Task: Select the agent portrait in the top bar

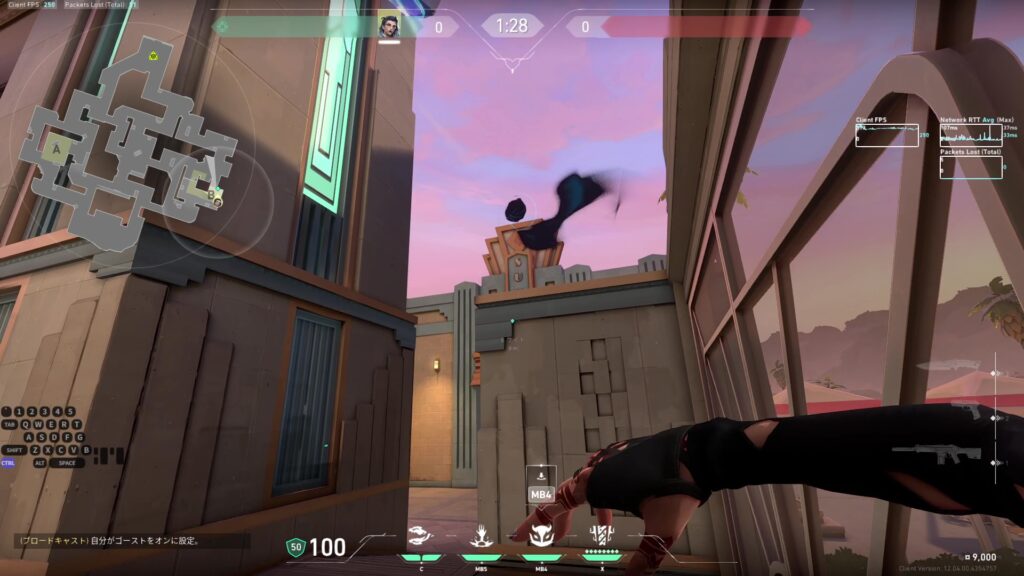Action: pyautogui.click(x=389, y=25)
